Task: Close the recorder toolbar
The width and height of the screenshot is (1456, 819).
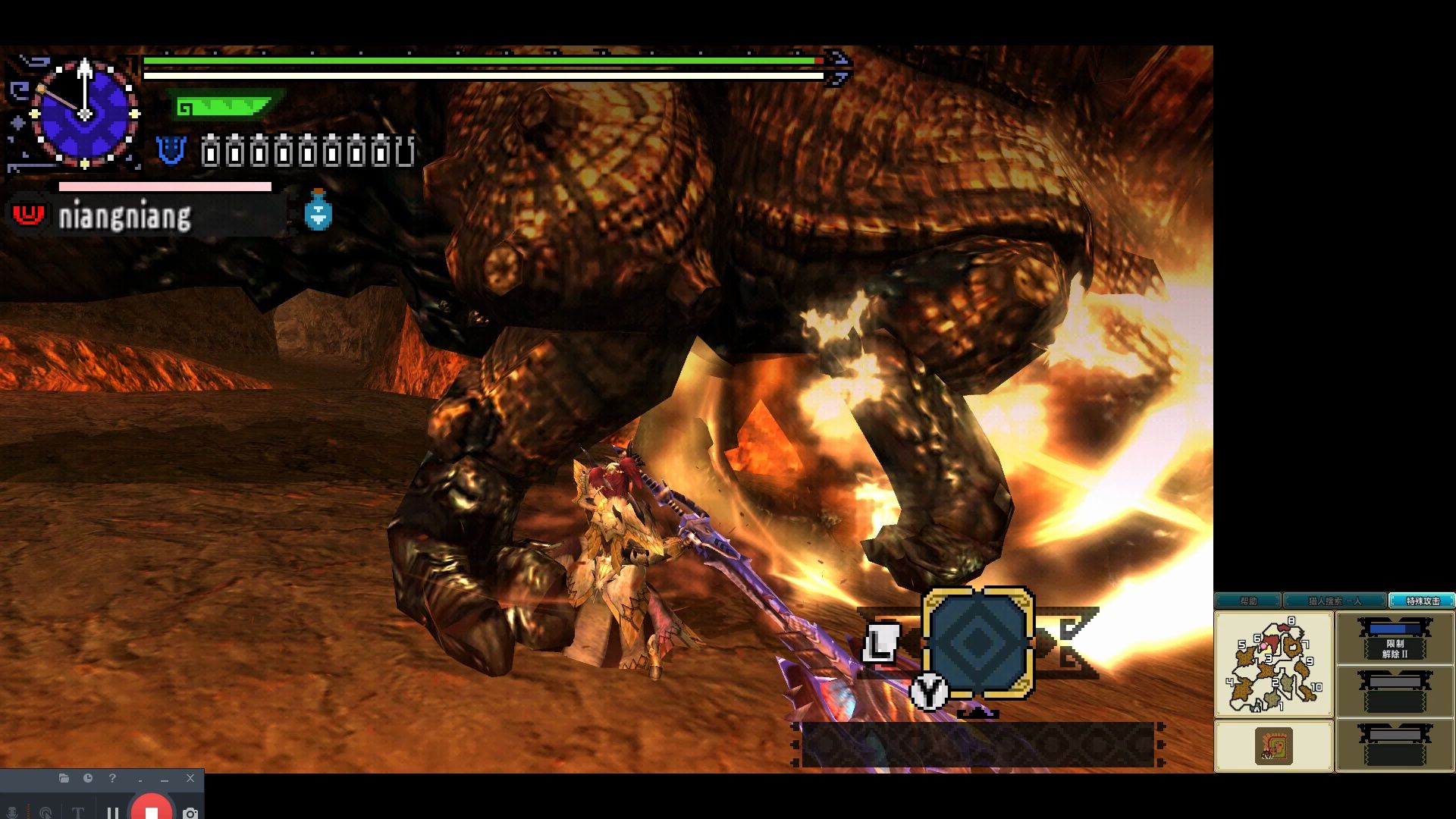Action: pos(190,778)
